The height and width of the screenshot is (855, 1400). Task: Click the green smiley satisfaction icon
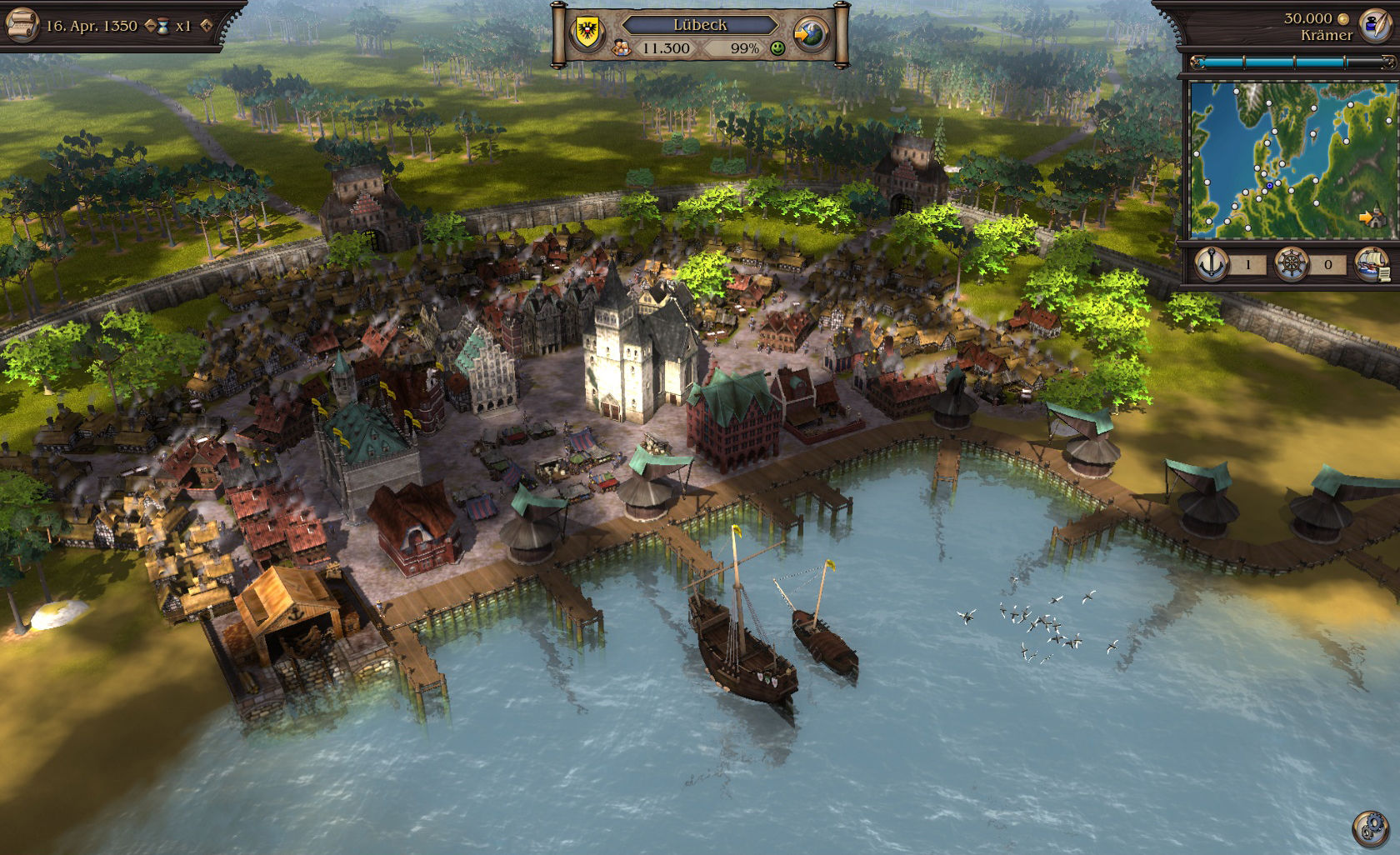click(x=777, y=48)
